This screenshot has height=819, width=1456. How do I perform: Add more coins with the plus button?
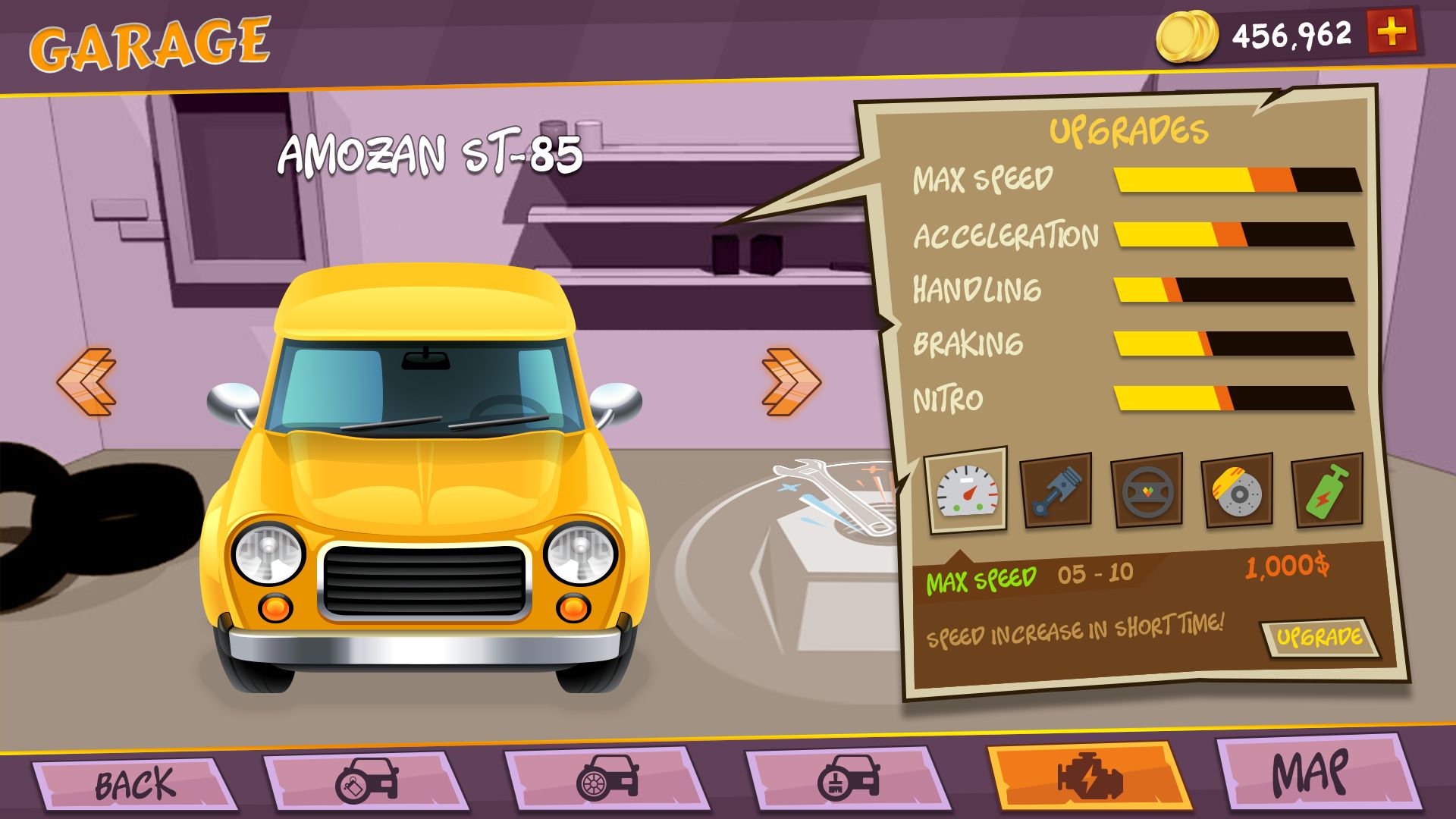click(x=1391, y=32)
